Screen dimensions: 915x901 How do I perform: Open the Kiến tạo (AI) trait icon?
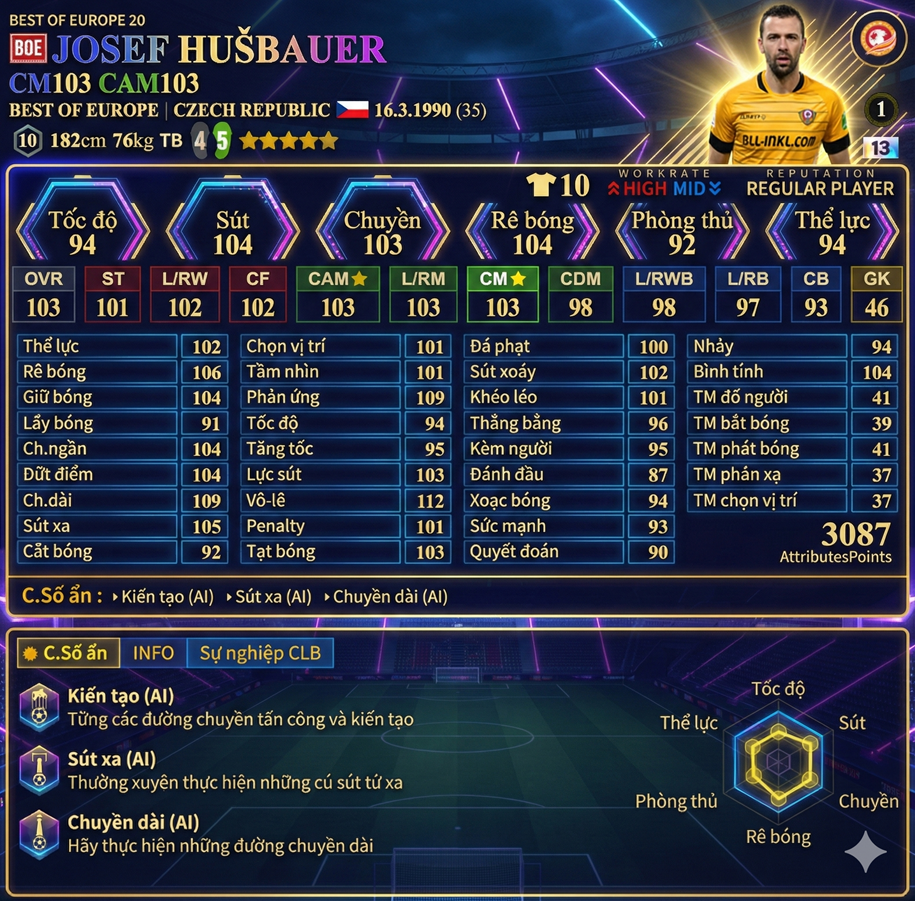40,706
